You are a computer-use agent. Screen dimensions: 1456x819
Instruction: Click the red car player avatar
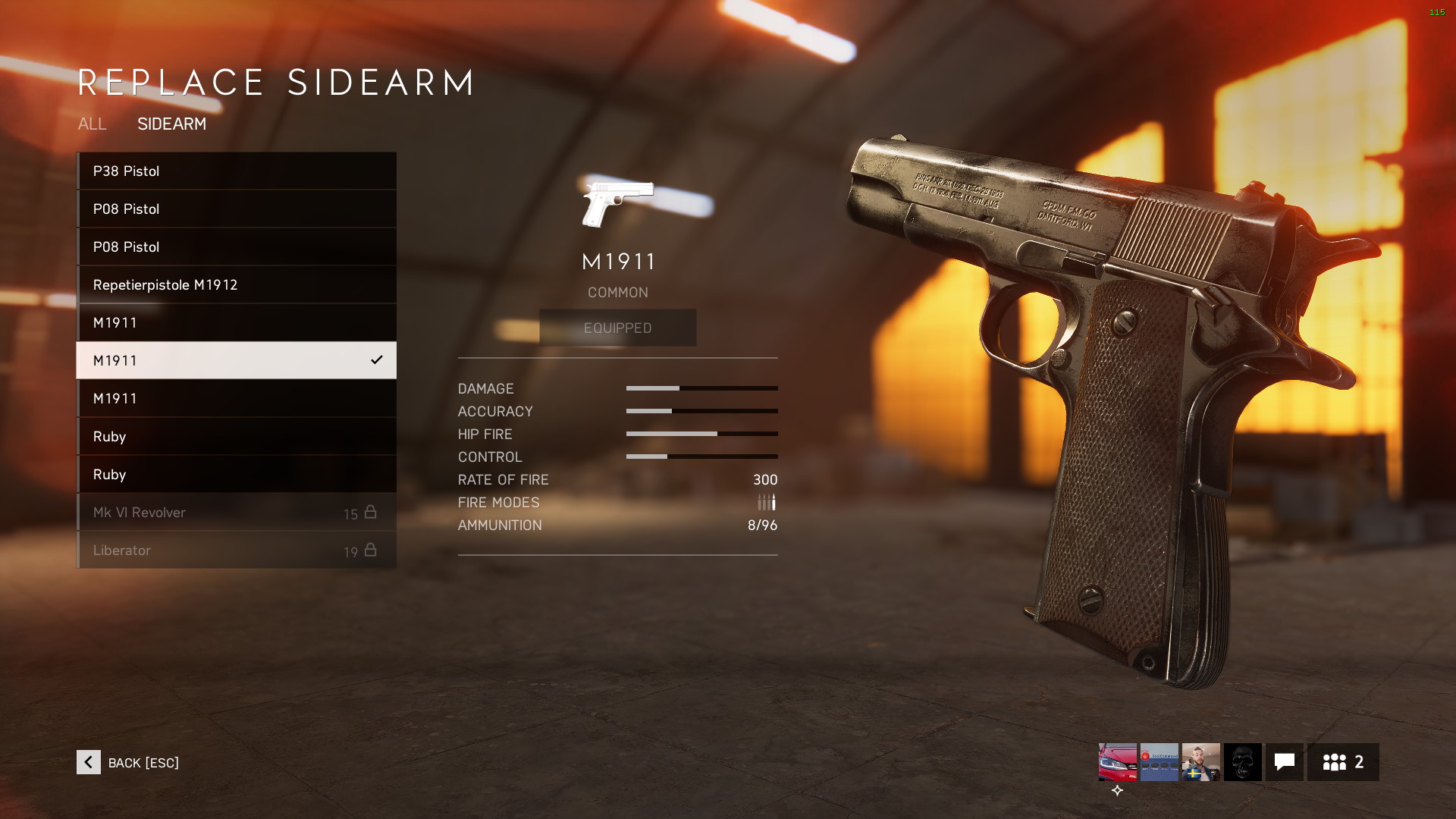tap(1118, 762)
